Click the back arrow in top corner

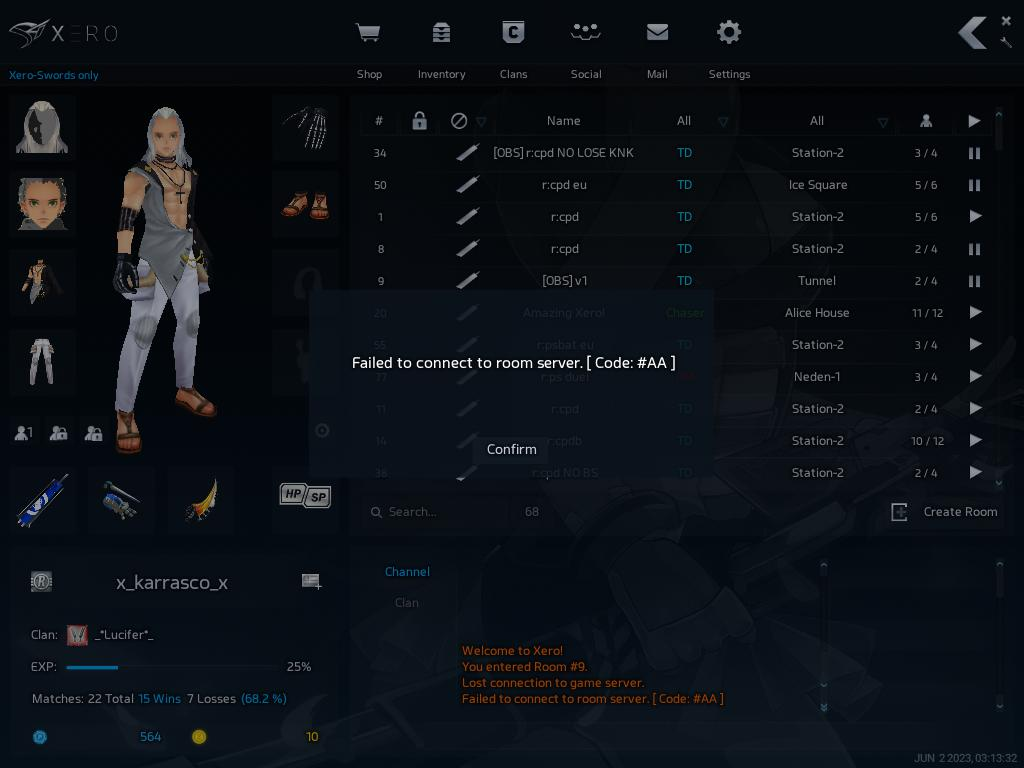pos(971,33)
